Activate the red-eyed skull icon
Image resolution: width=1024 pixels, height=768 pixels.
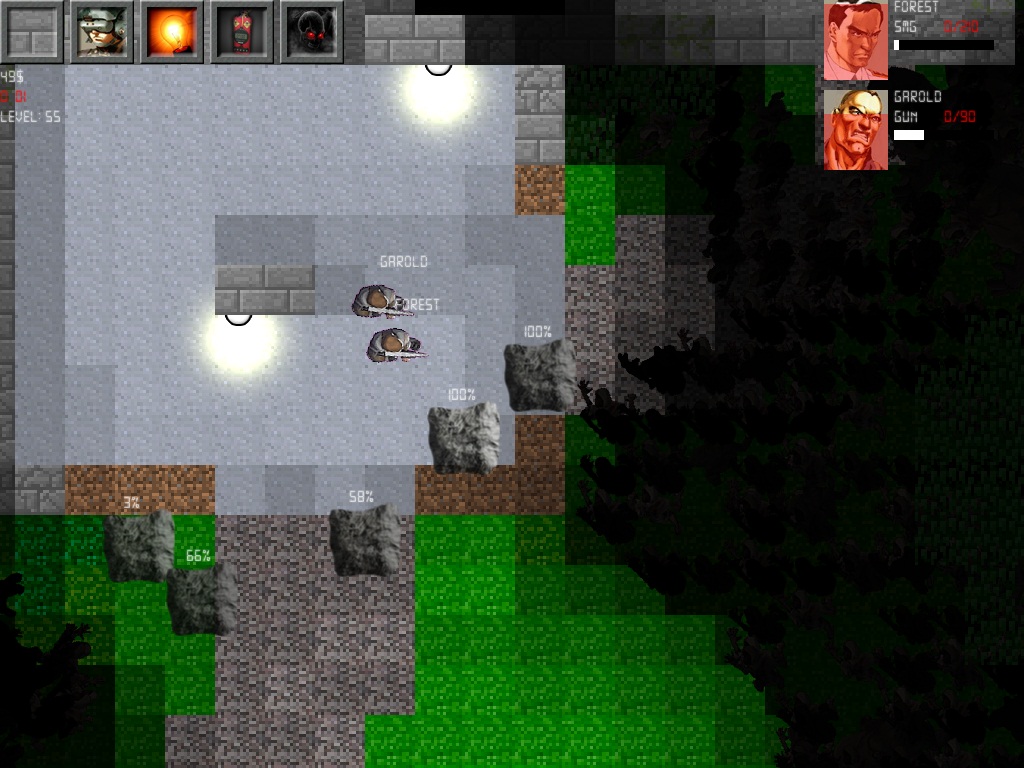[311, 32]
